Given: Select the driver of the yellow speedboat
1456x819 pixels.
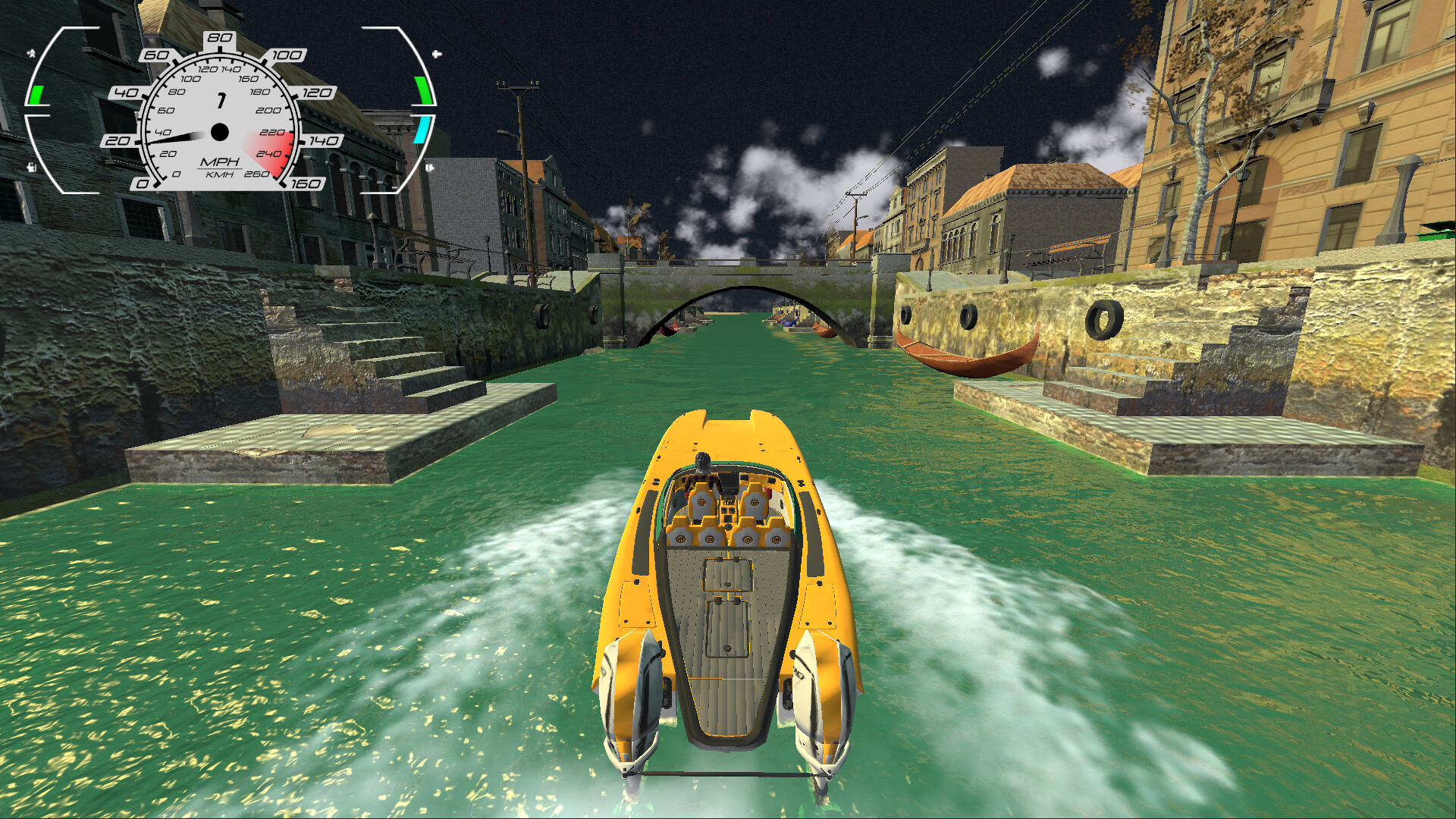Looking at the screenshot, I should tap(701, 466).
